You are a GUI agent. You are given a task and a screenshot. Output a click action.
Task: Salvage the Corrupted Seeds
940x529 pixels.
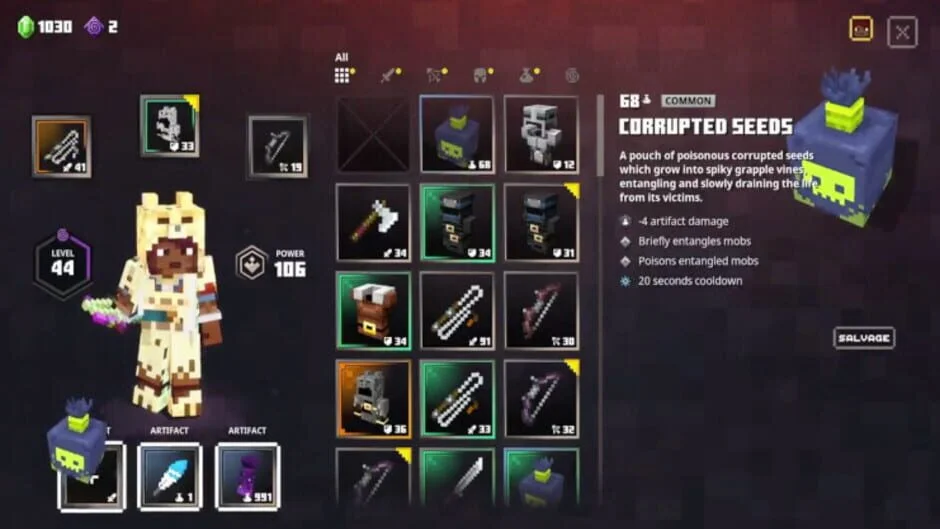coord(864,338)
